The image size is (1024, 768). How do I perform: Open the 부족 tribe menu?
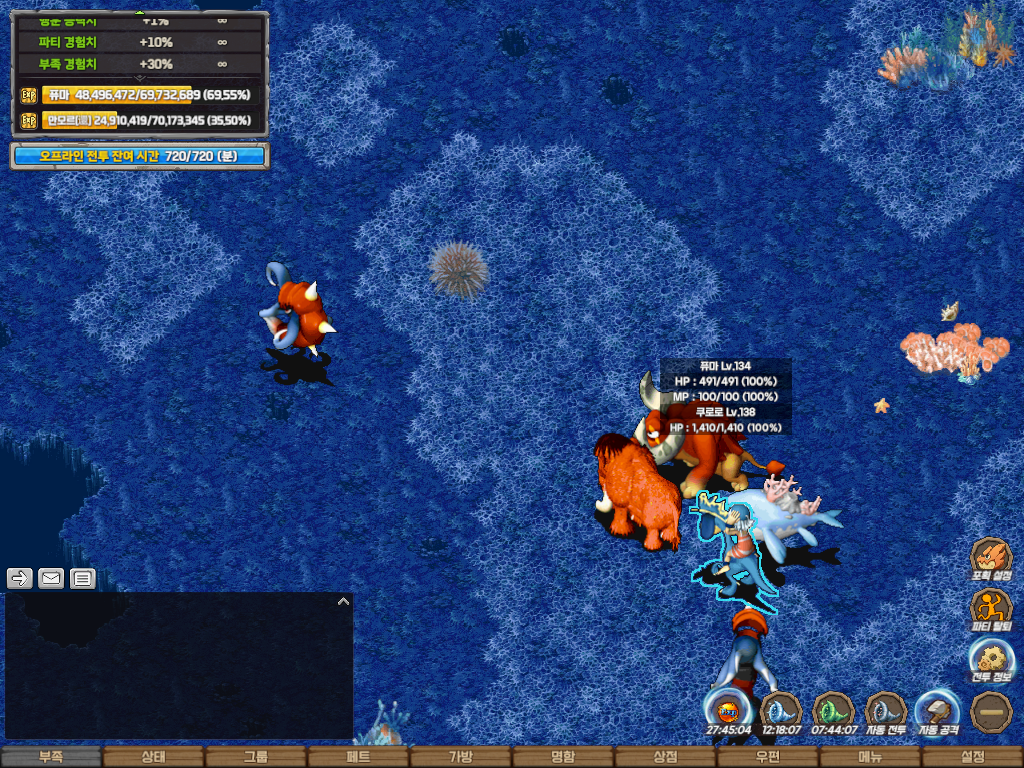51,757
